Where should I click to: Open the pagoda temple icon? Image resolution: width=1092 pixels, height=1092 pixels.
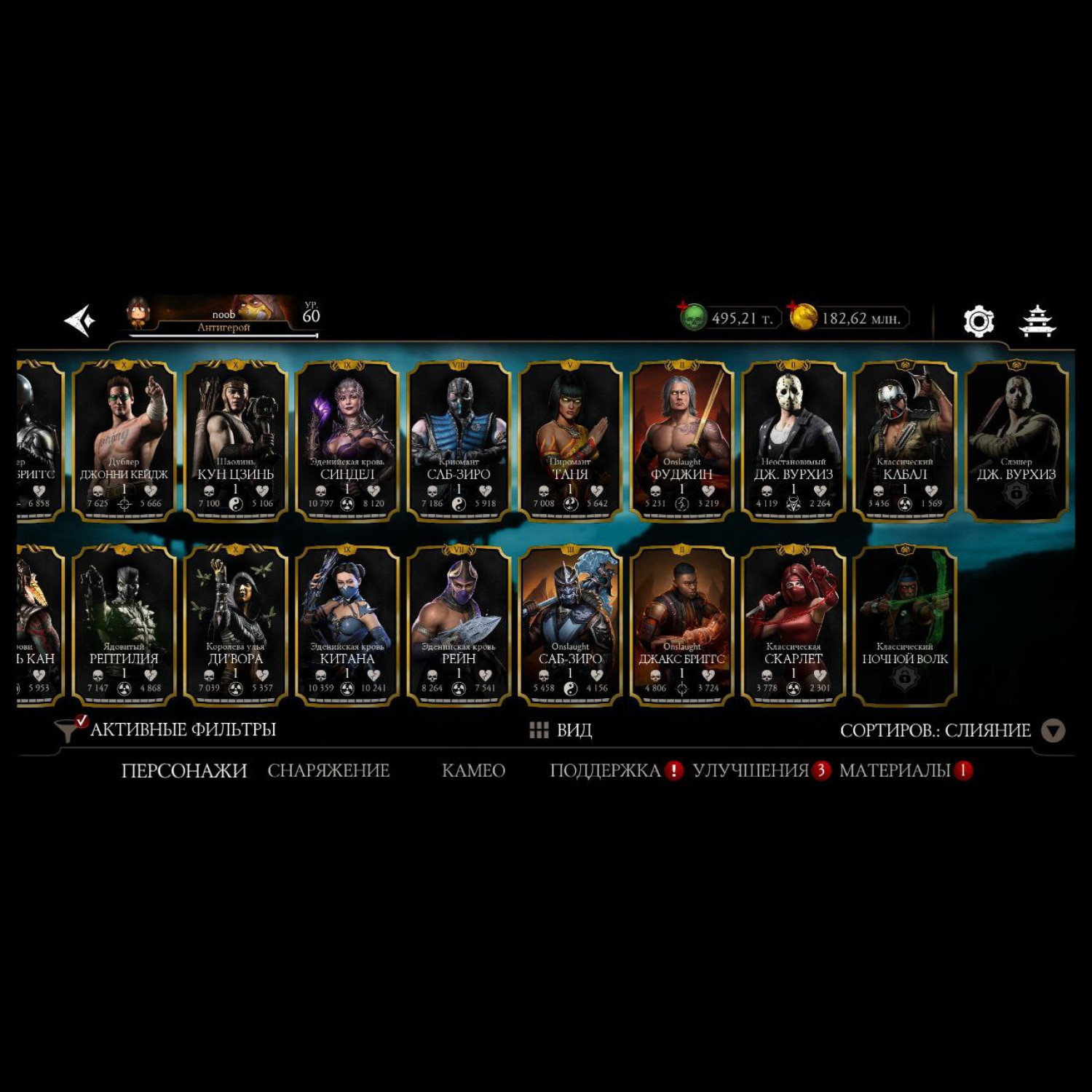point(1037,321)
